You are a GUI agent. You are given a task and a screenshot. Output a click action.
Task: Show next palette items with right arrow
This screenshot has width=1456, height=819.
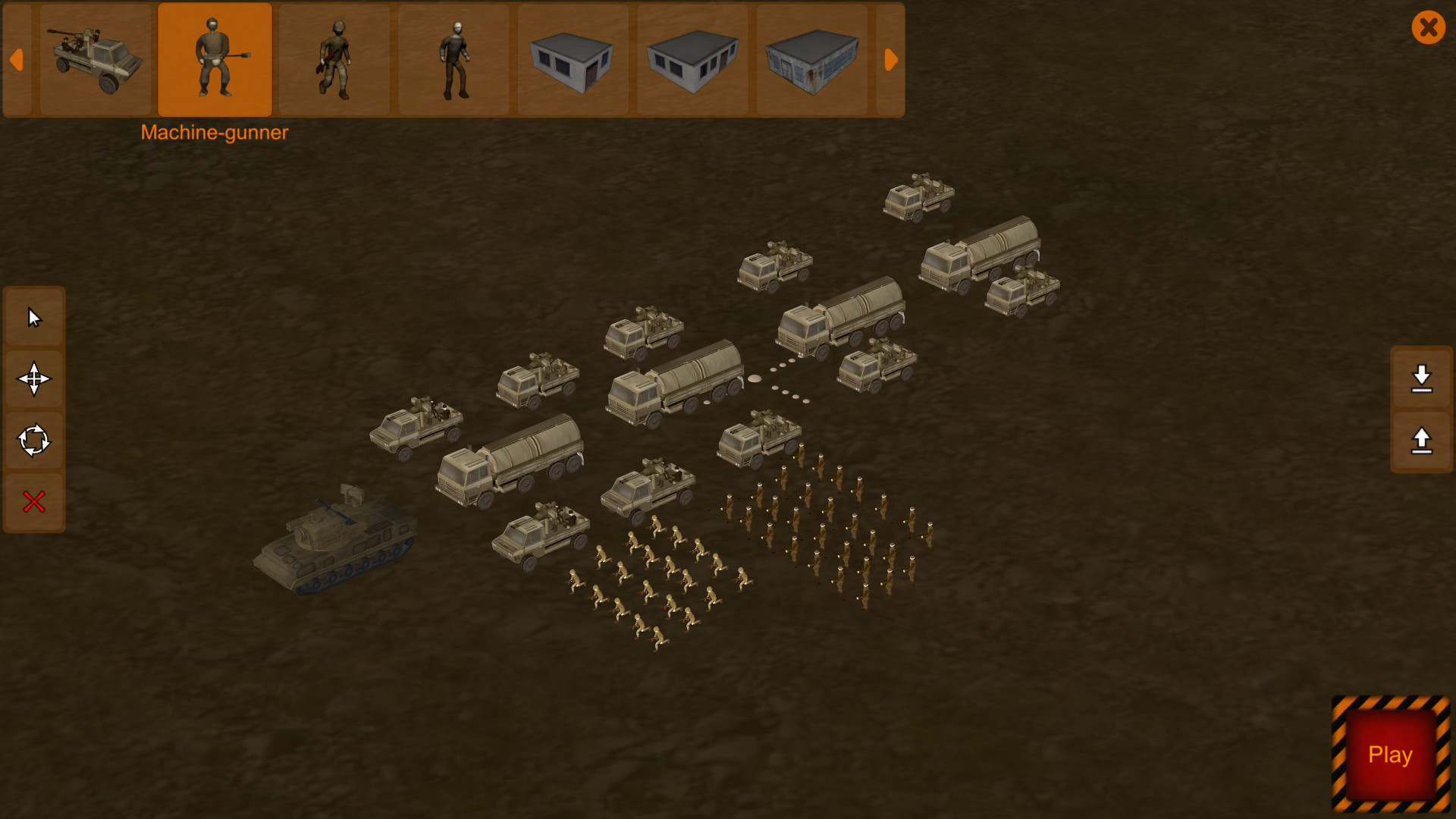891,60
